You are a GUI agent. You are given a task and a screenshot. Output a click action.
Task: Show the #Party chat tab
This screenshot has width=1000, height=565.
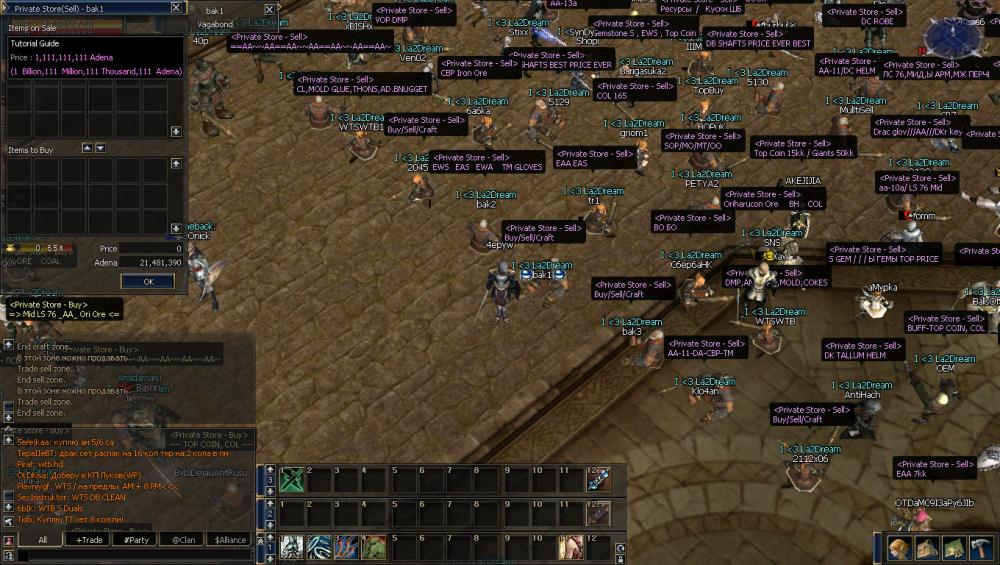(x=135, y=539)
